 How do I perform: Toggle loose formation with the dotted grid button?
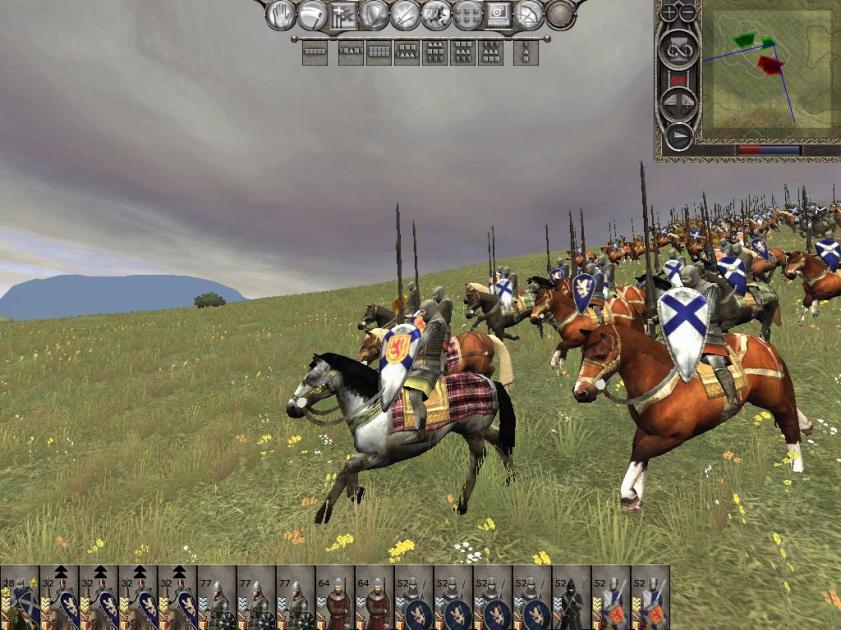point(466,14)
